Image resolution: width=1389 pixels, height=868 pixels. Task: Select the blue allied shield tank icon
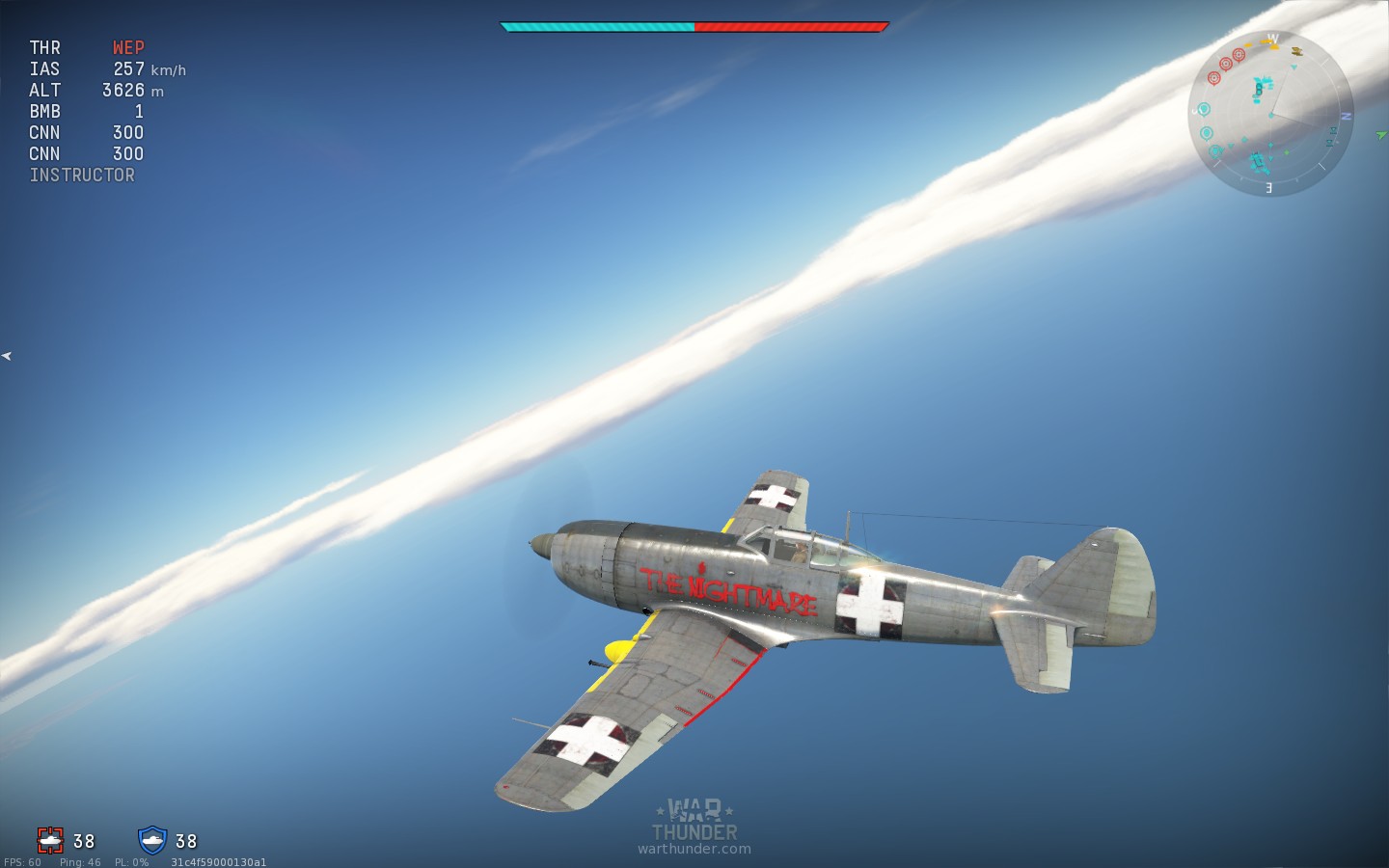[152, 840]
